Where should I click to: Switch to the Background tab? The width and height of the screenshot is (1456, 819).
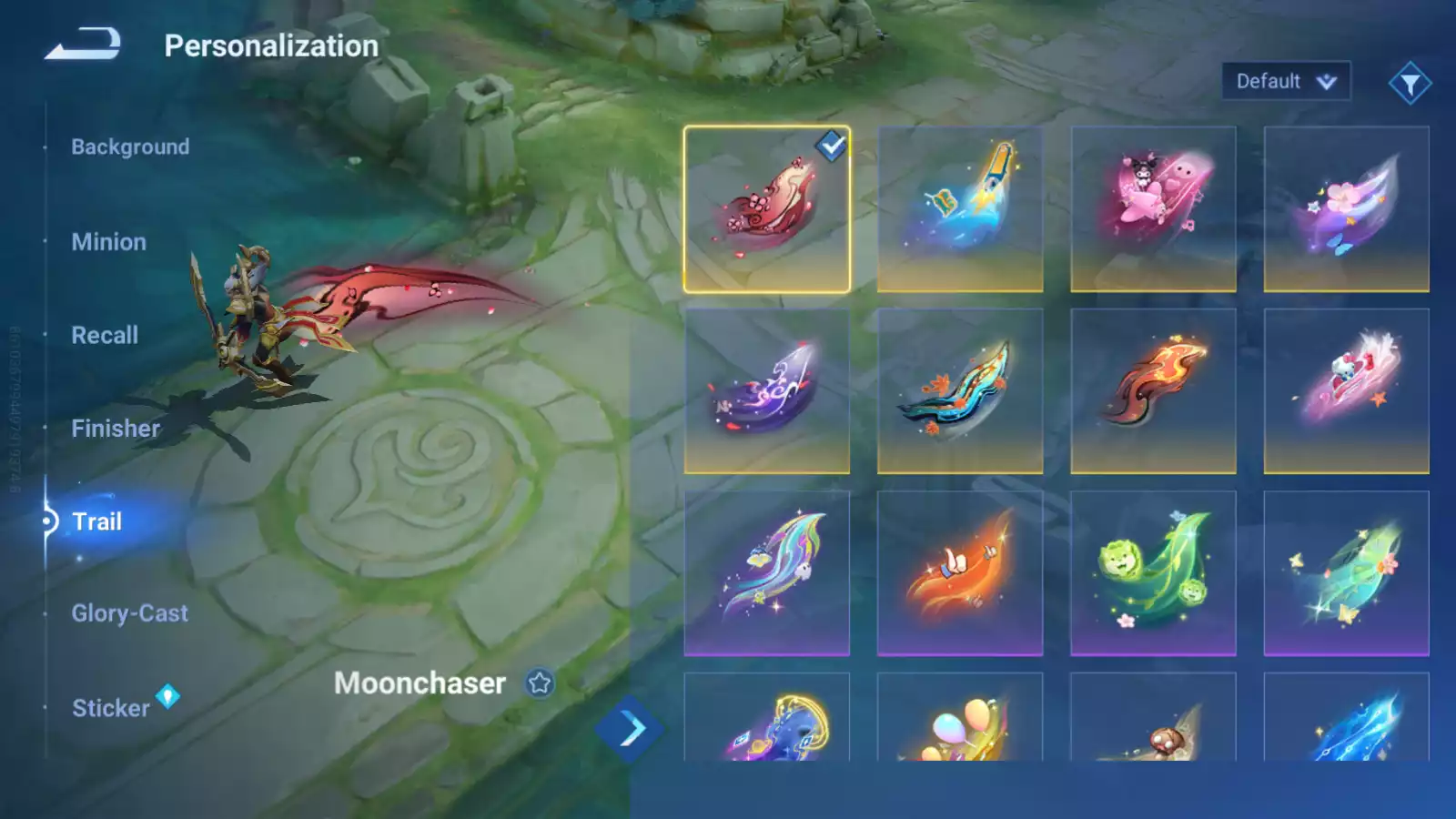pyautogui.click(x=130, y=147)
